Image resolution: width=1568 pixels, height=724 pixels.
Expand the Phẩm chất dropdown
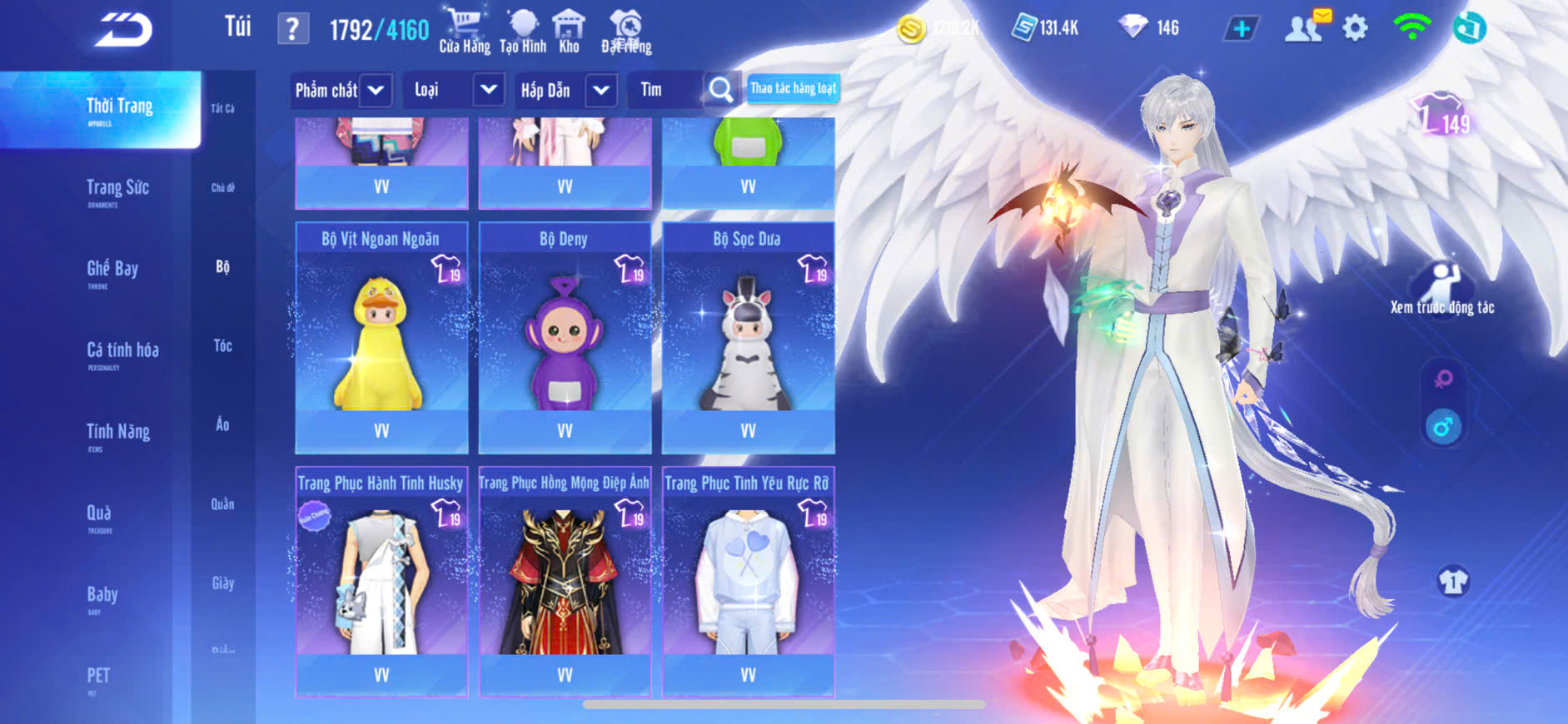pos(376,90)
